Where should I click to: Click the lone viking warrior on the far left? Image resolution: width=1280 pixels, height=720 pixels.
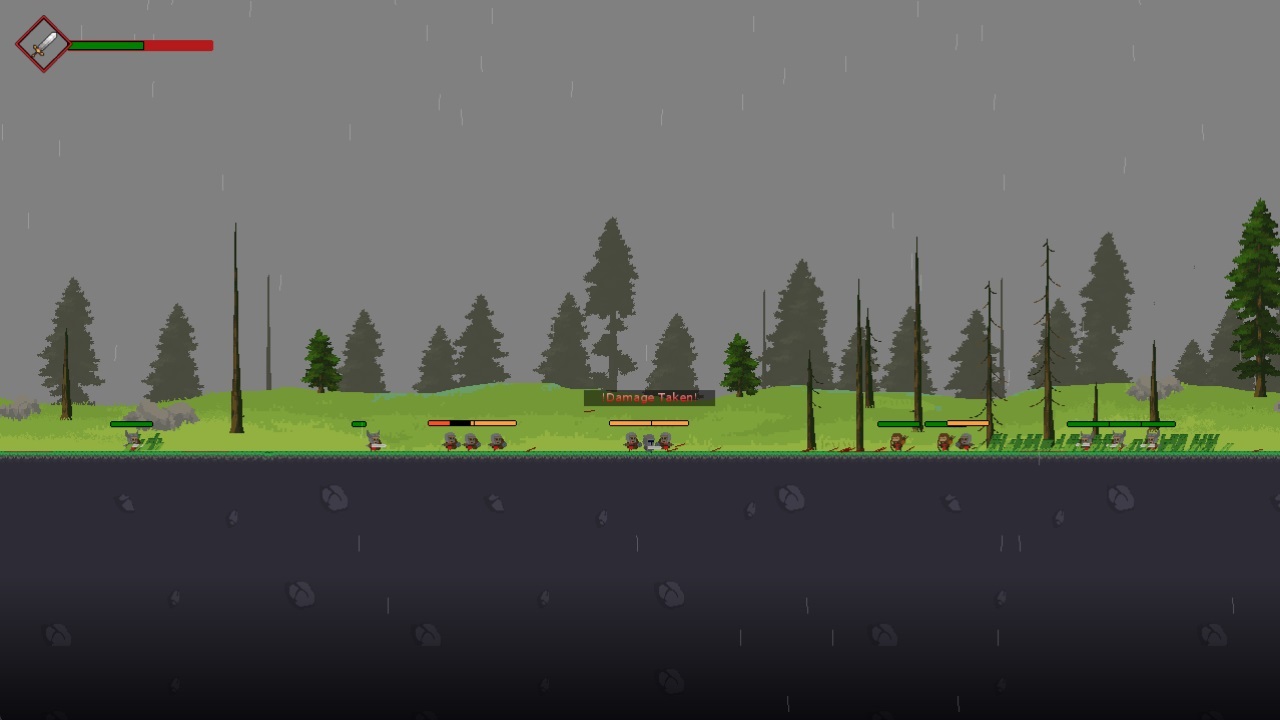pos(131,440)
